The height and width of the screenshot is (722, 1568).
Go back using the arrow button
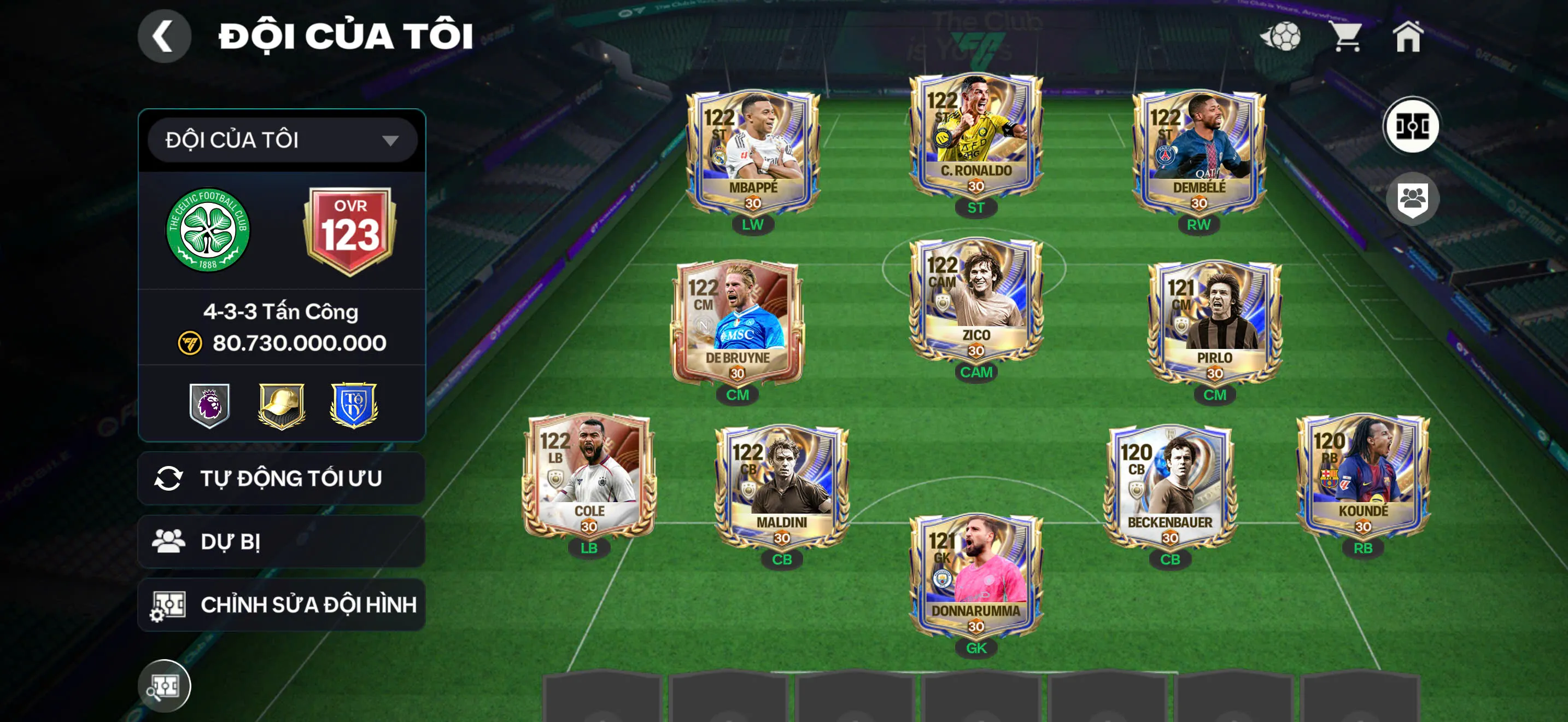click(x=163, y=36)
